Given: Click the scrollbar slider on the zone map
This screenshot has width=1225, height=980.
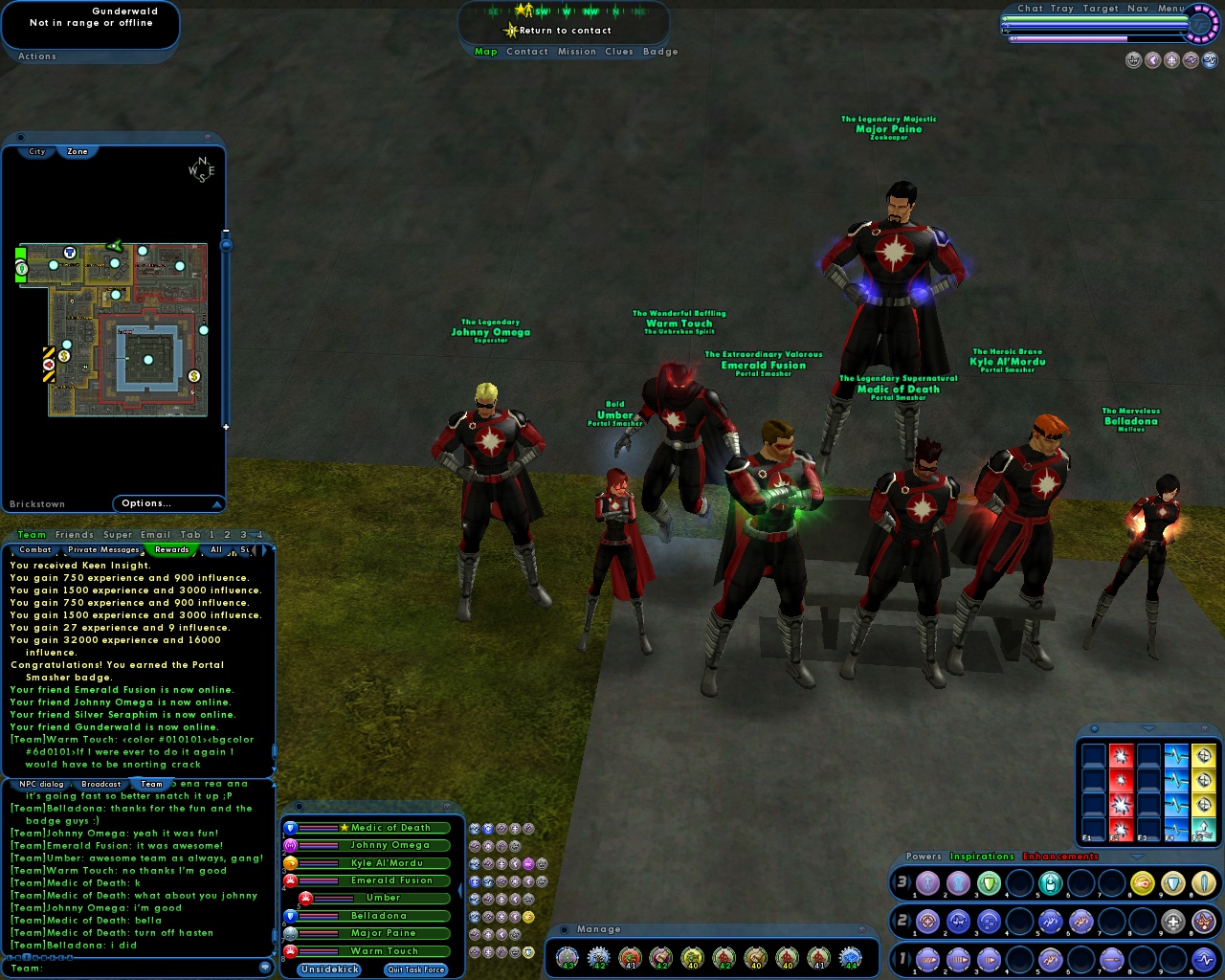Looking at the screenshot, I should pyautogui.click(x=226, y=245).
